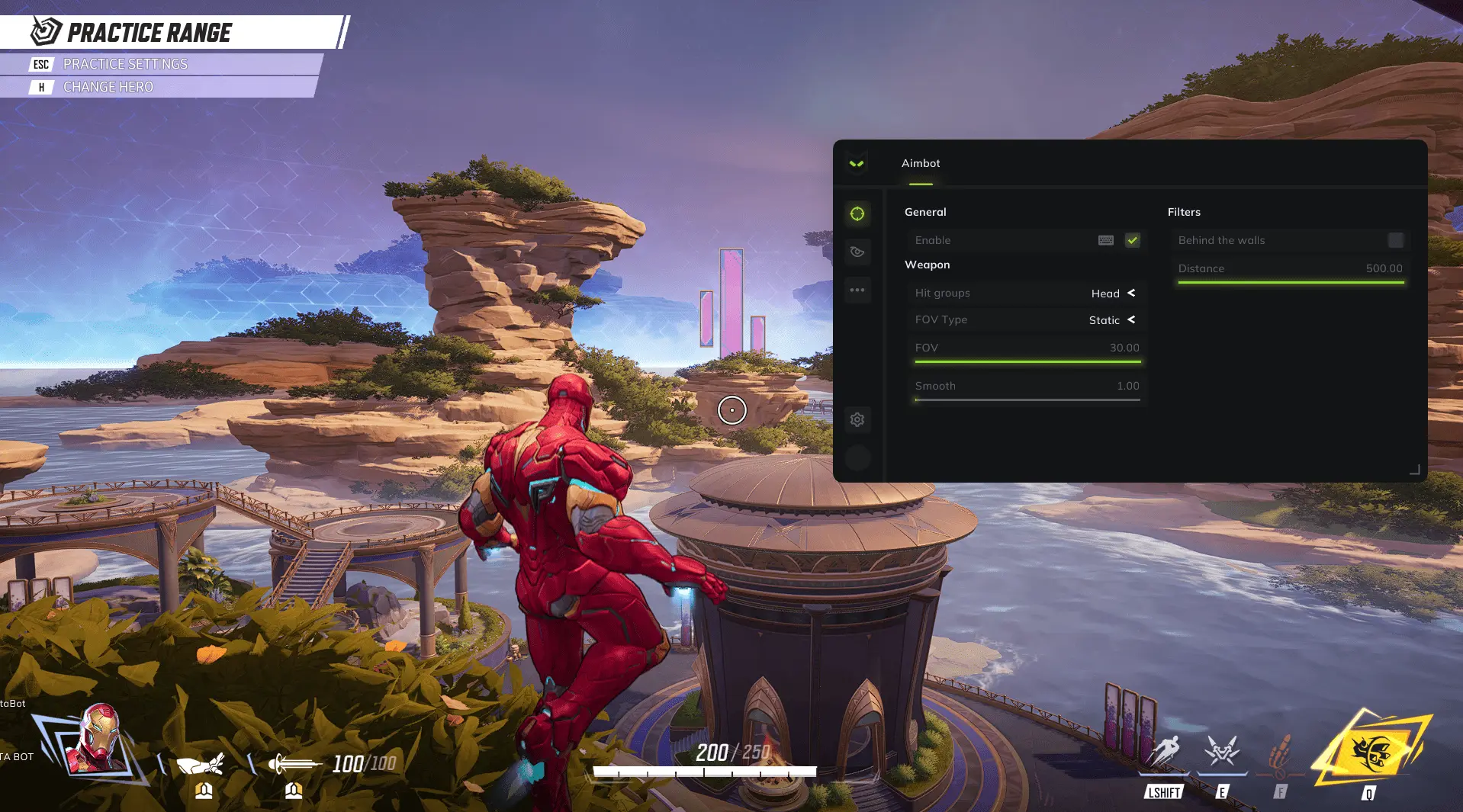
Task: Choose the beam weapon icon
Action: click(294, 763)
